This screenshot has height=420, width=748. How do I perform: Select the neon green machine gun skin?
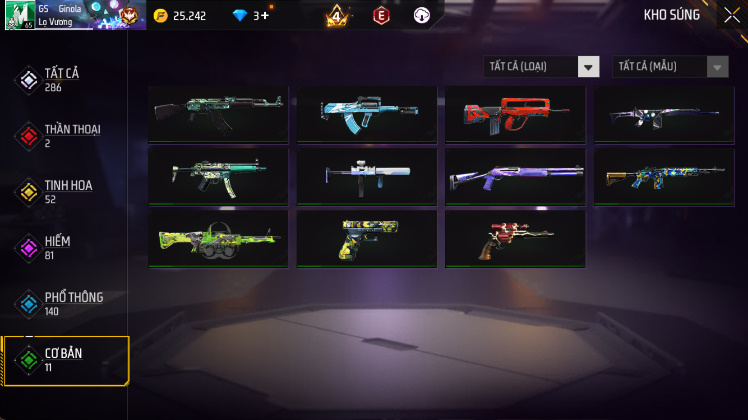[x=218, y=237]
